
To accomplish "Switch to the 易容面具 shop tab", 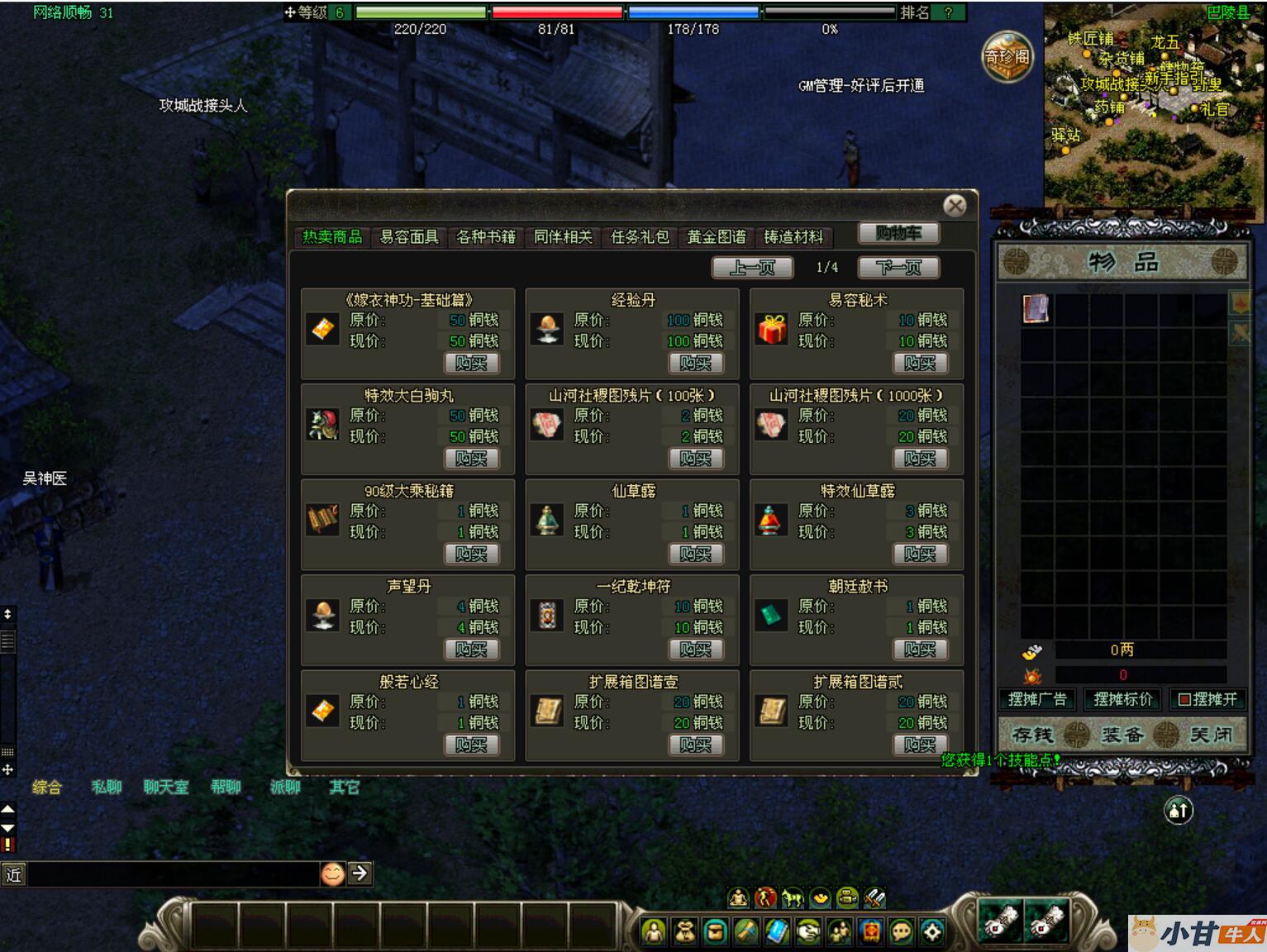I will 408,237.
